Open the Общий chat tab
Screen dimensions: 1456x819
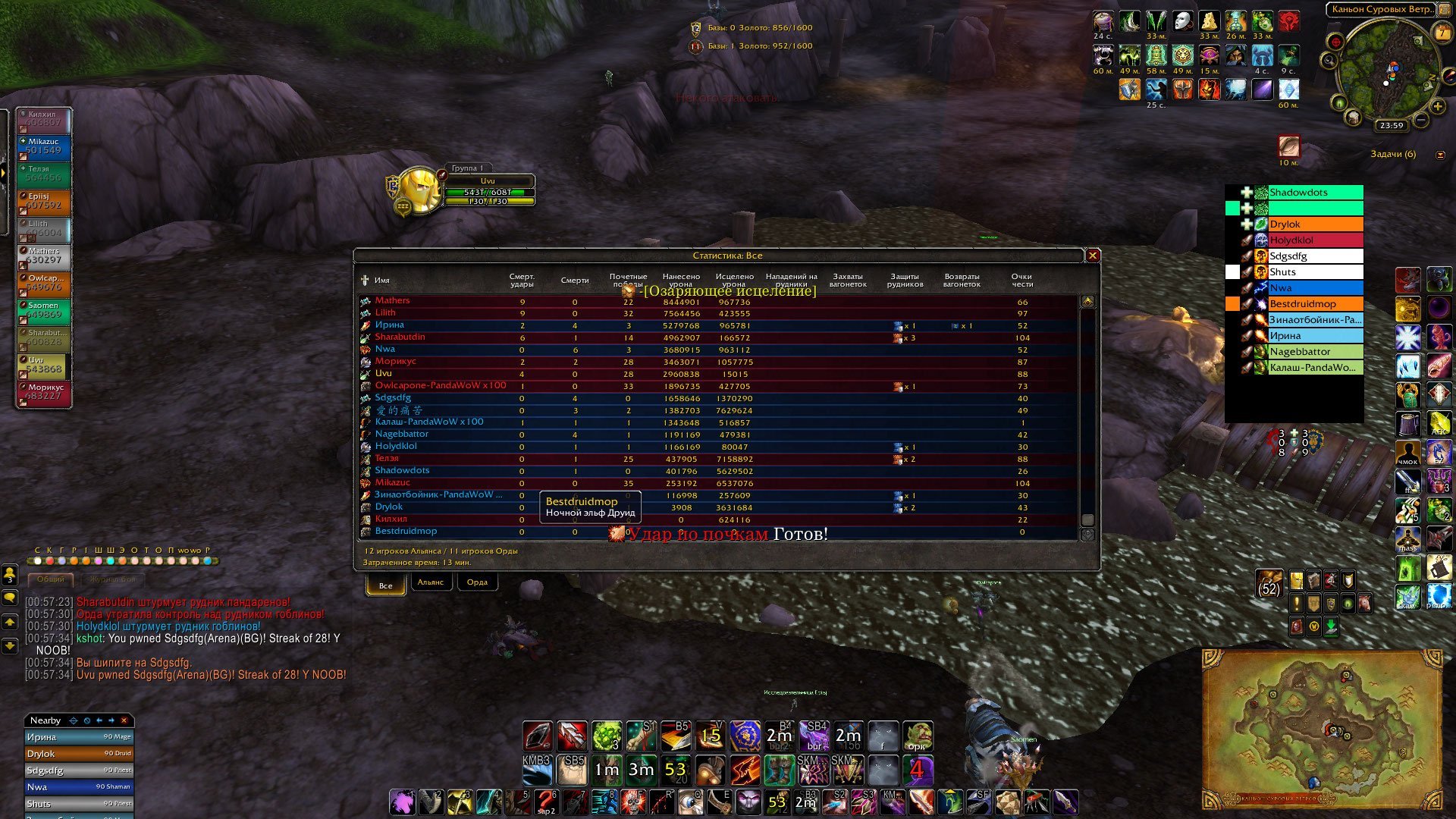click(51, 579)
